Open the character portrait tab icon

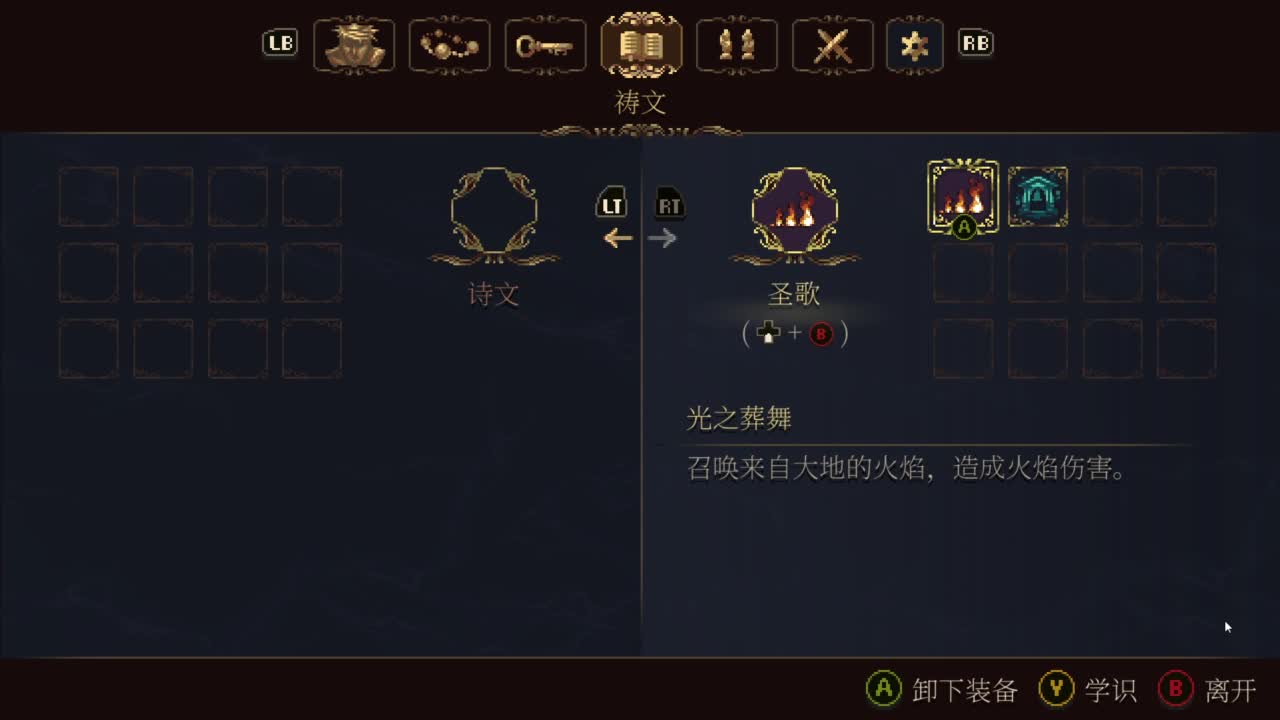[x=354, y=44]
